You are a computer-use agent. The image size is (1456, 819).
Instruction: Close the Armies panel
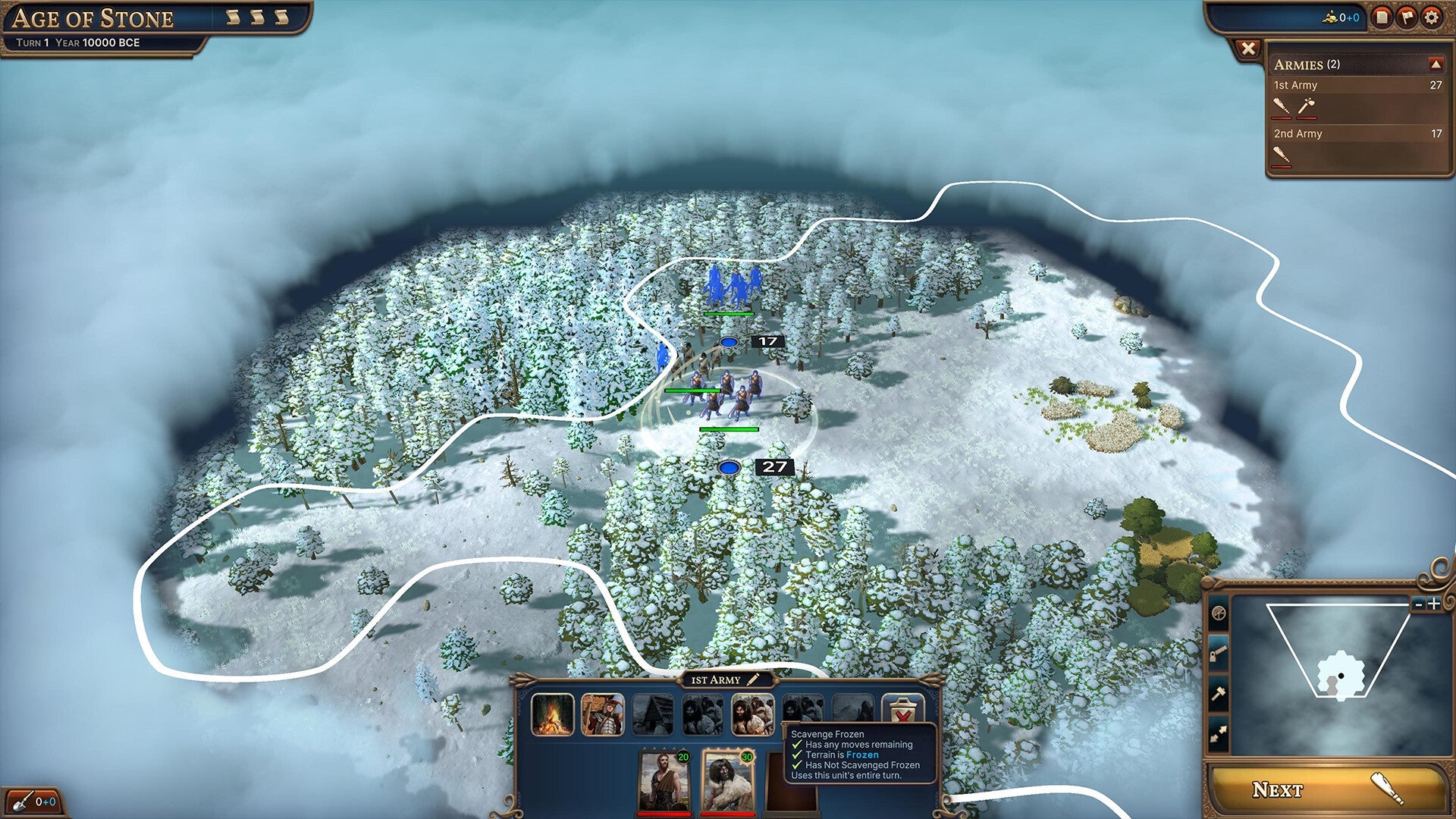pos(1250,49)
